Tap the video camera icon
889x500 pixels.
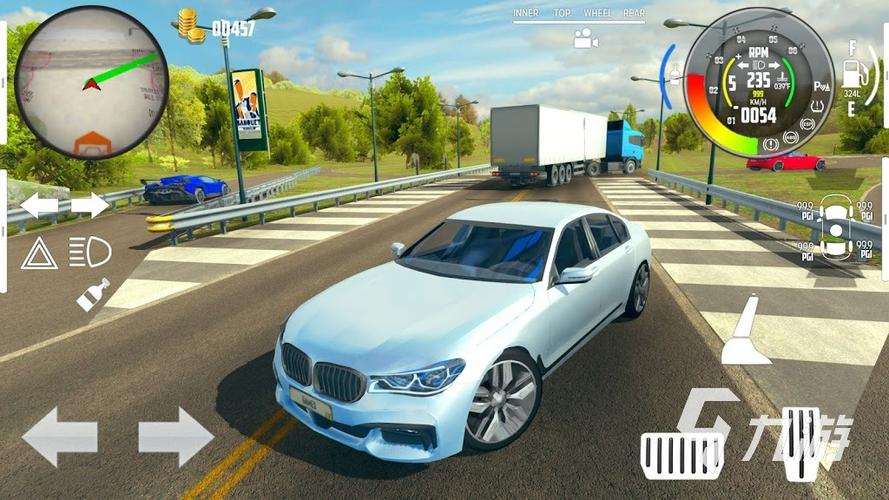point(584,39)
